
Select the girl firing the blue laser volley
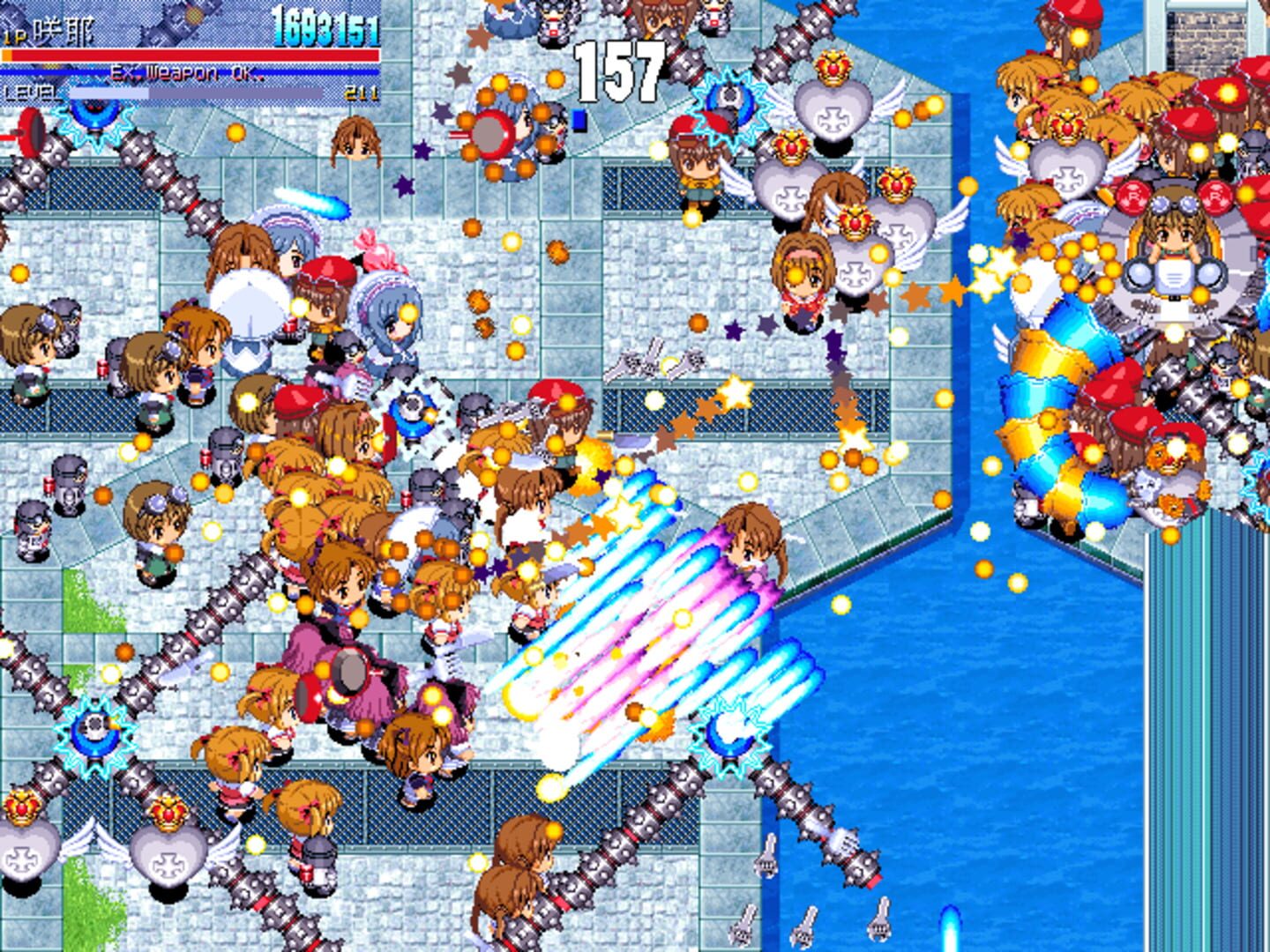pyautogui.click(x=750, y=547)
